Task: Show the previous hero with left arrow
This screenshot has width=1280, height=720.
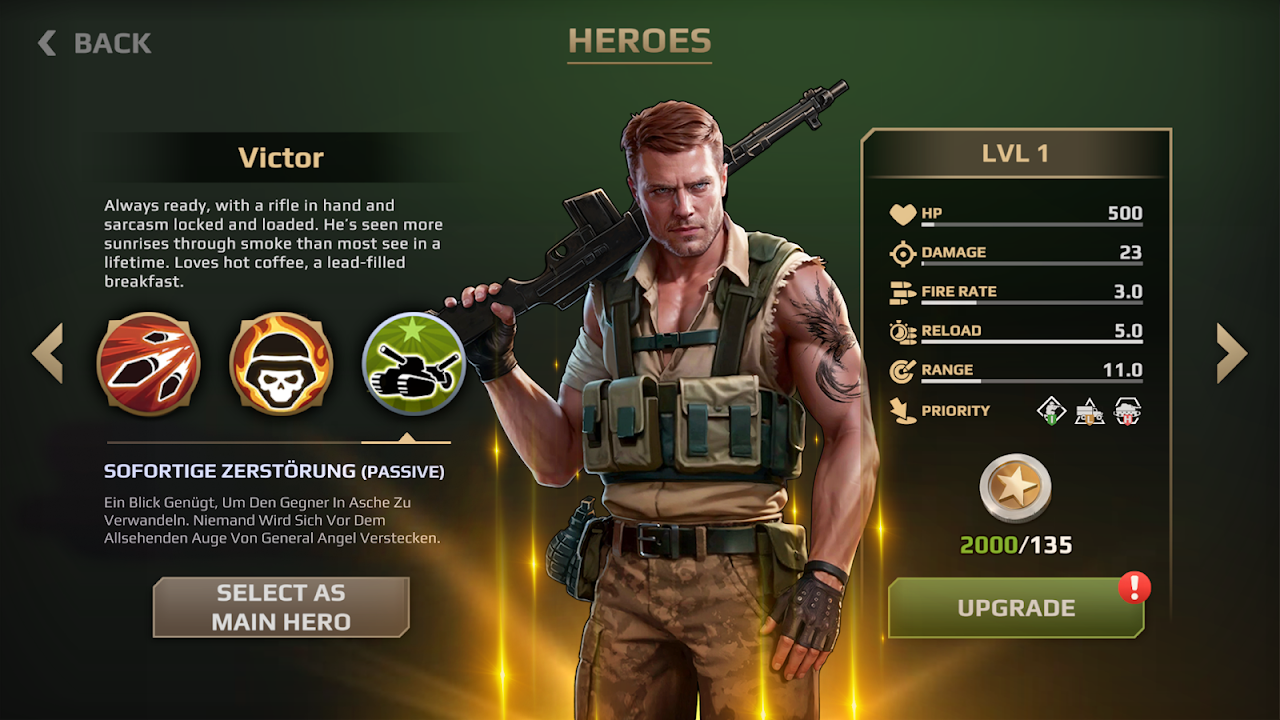Action: pyautogui.click(x=48, y=353)
